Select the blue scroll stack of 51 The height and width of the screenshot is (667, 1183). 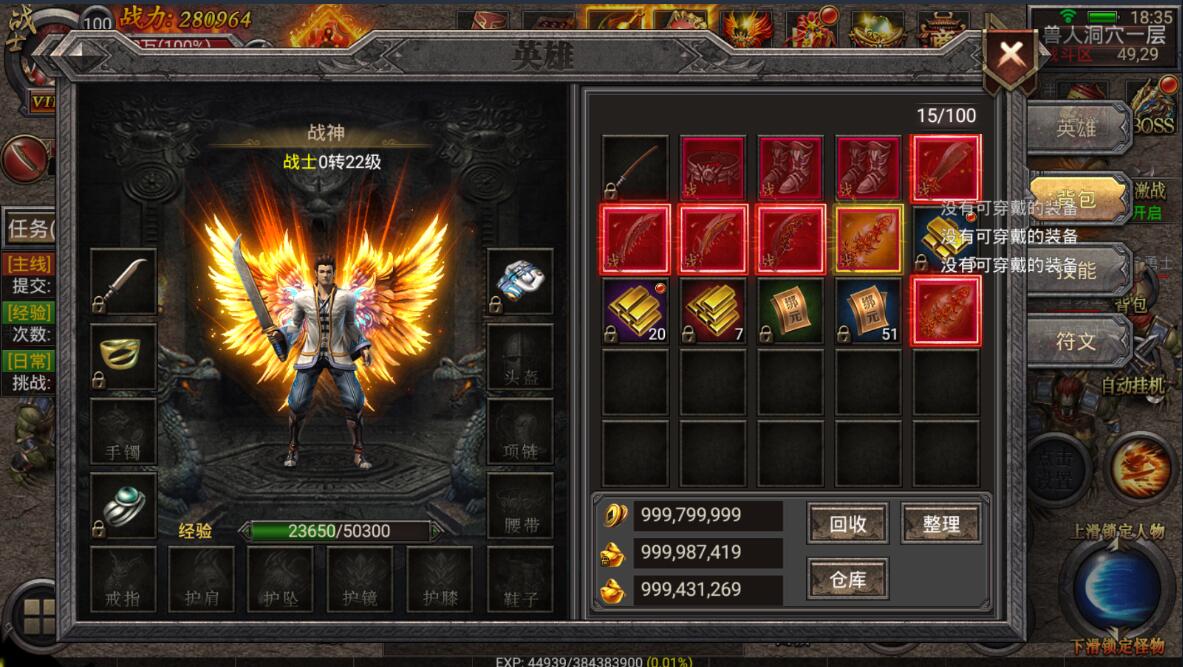pyautogui.click(x=868, y=311)
